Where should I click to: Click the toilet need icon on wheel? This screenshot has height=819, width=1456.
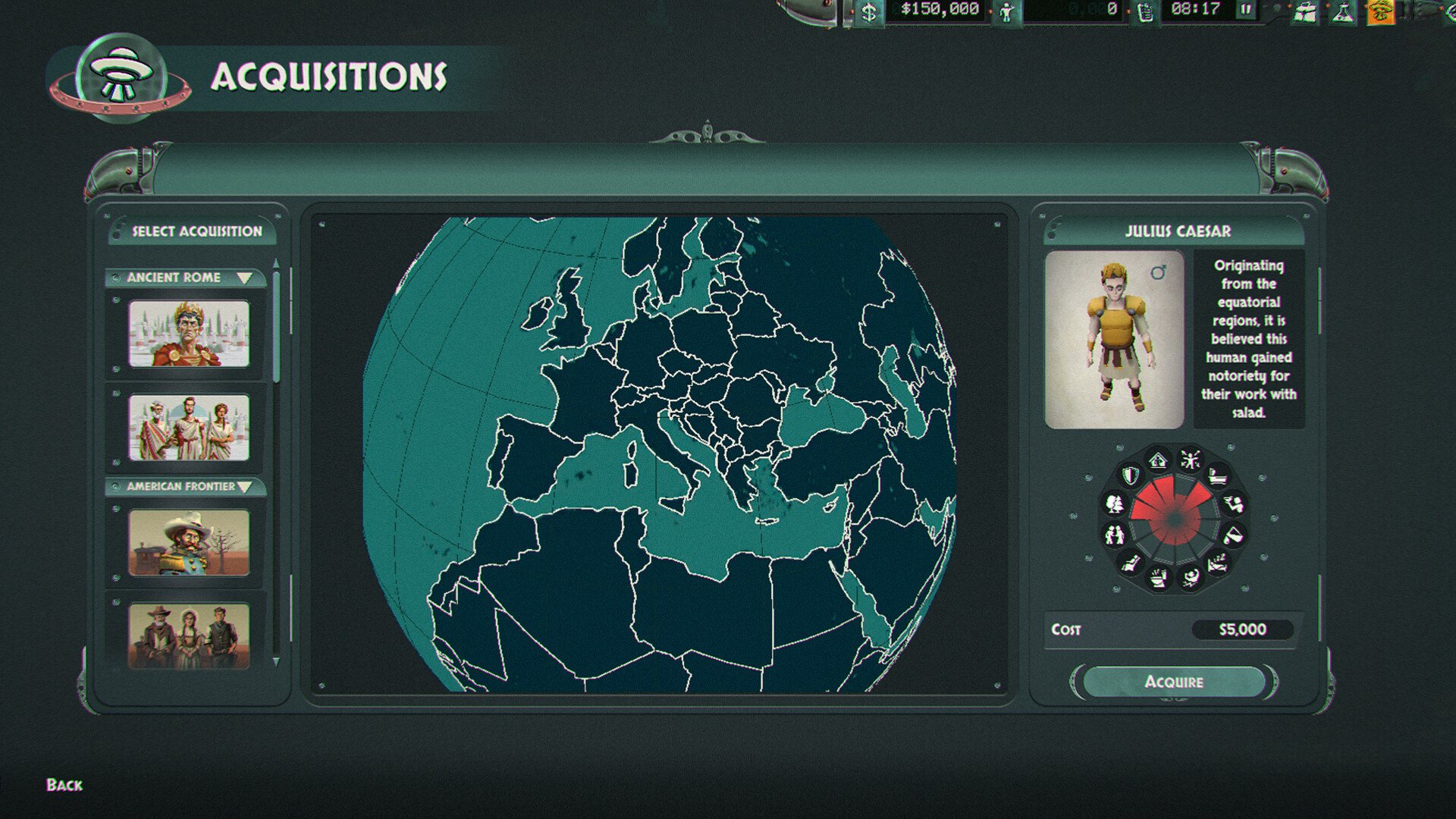(1159, 579)
